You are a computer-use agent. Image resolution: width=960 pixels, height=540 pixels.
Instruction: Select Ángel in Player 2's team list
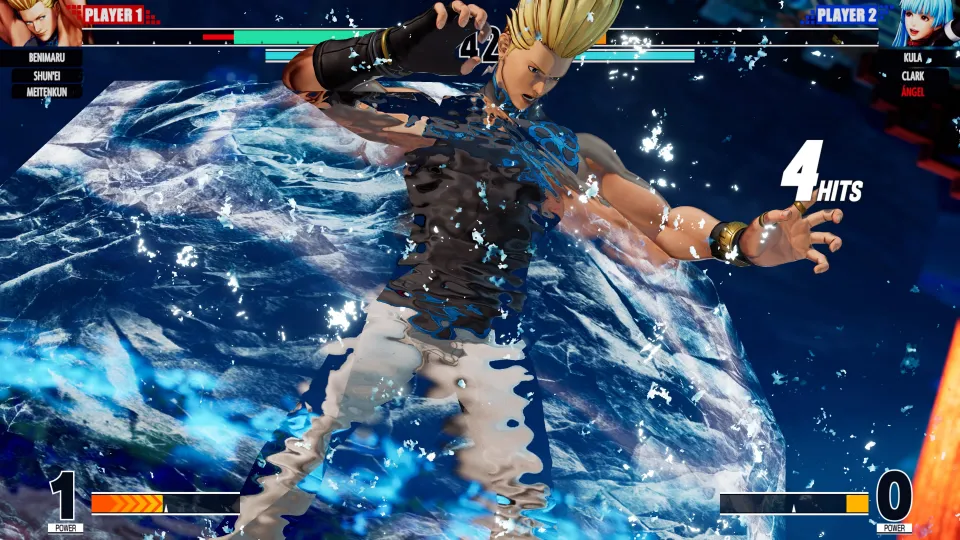[912, 91]
